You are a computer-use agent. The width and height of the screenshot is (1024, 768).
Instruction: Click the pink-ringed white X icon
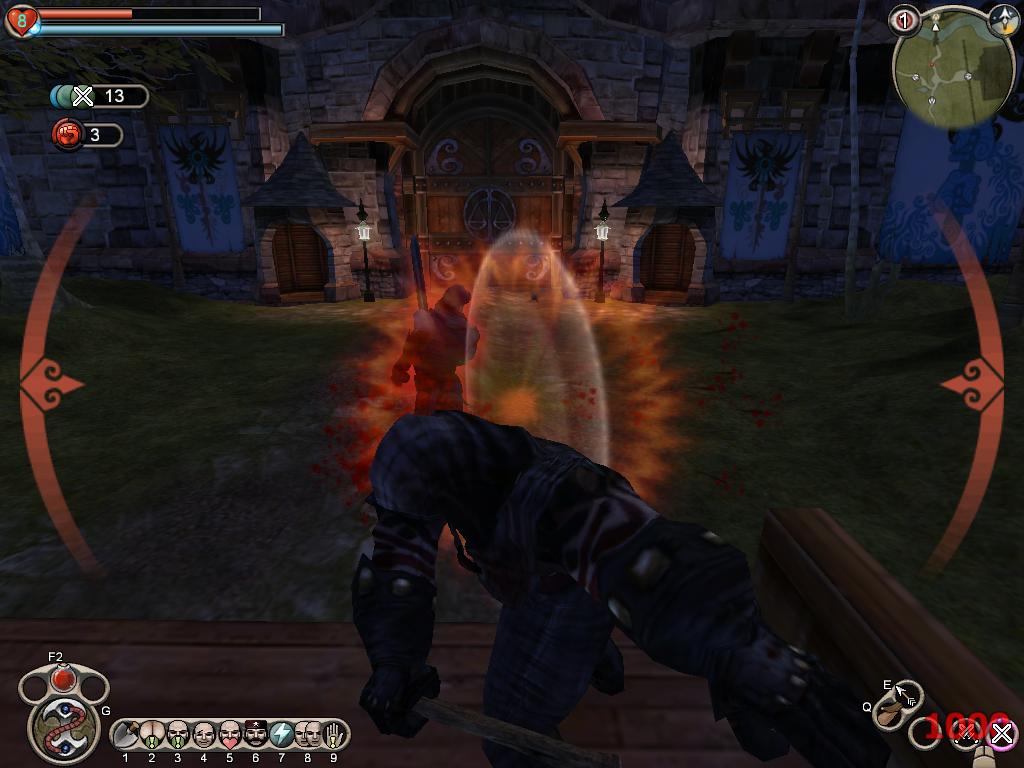(x=1000, y=735)
